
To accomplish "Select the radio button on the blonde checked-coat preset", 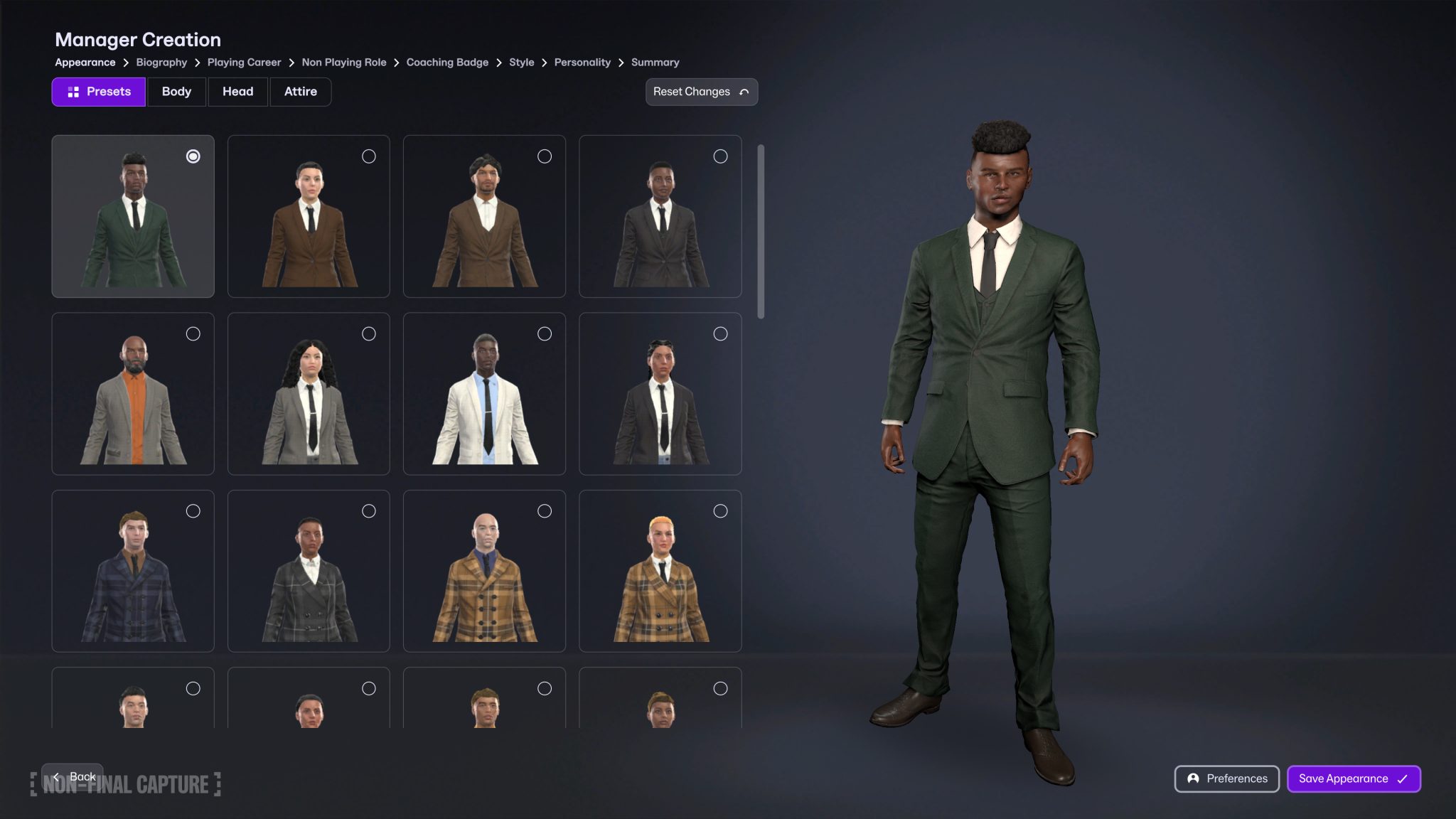I will 721,510.
